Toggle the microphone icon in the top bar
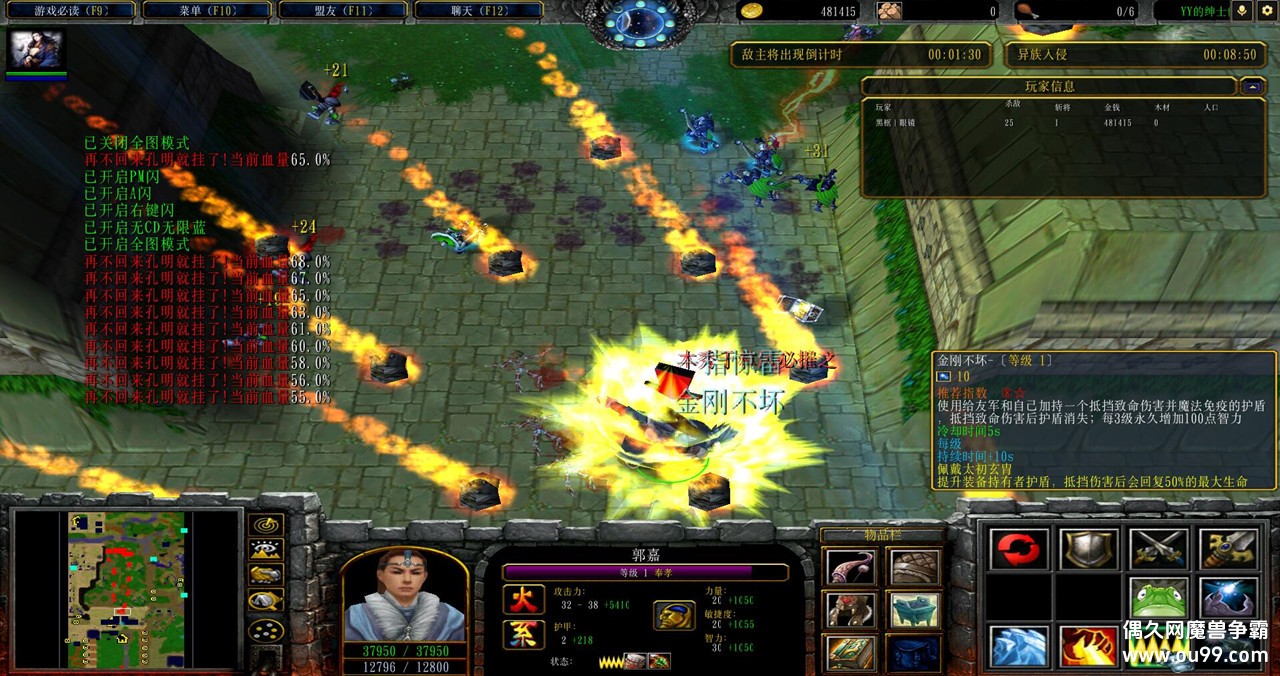Viewport: 1280px width, 676px height. coord(1242,11)
